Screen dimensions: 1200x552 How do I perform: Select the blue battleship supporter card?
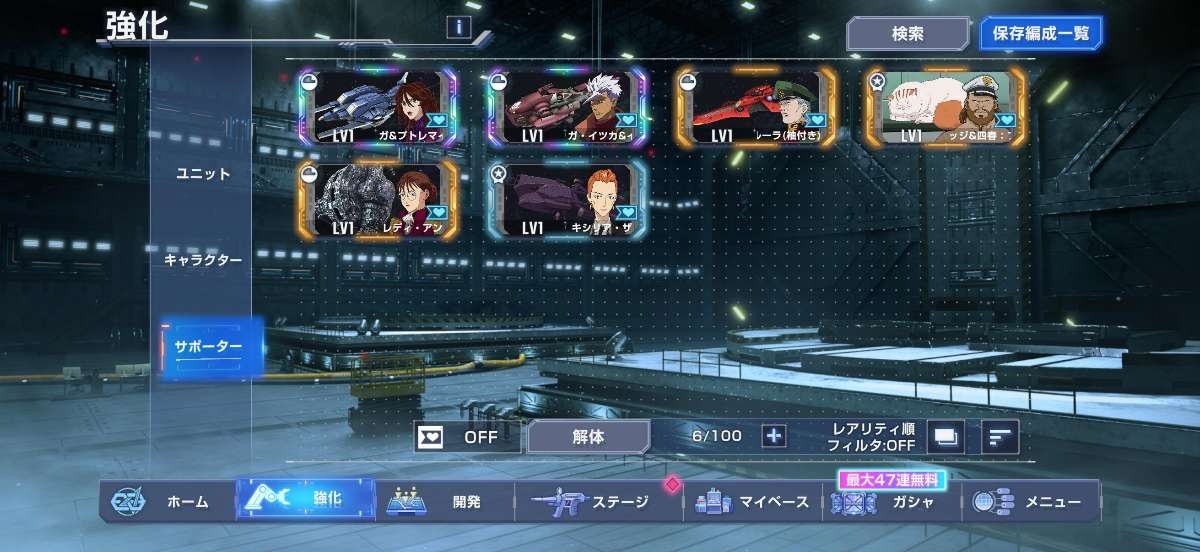point(378,108)
